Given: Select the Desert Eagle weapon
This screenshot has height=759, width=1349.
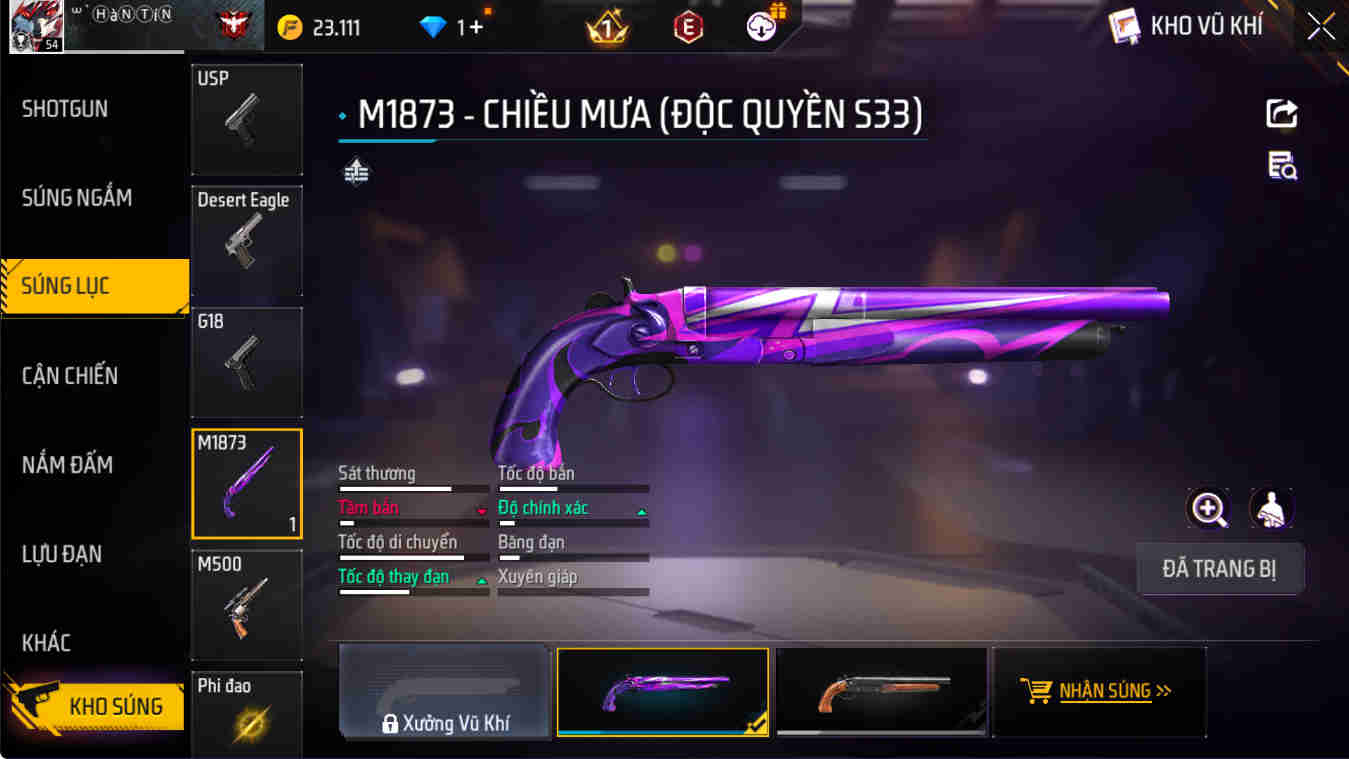Looking at the screenshot, I should pos(246,242).
